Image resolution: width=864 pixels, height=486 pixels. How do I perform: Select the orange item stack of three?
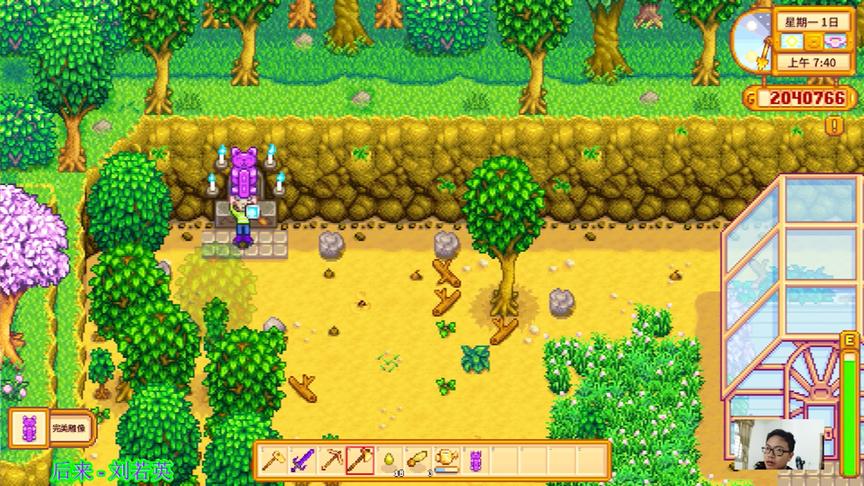[418, 461]
